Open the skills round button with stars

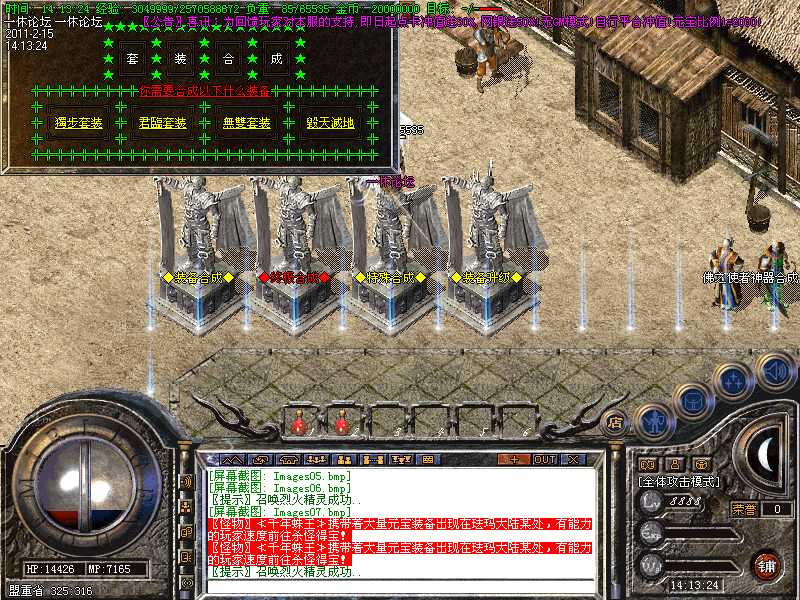(735, 379)
